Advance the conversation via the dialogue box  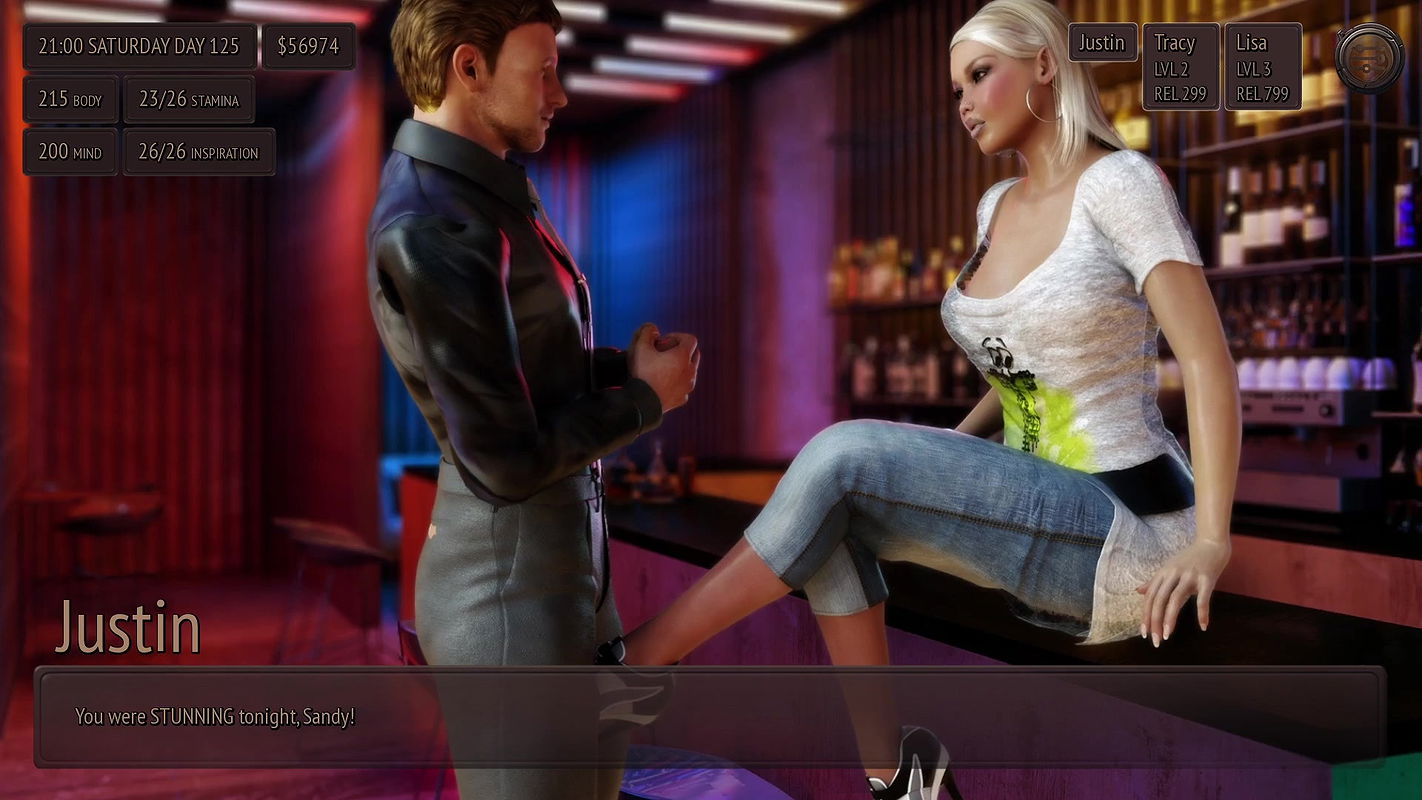pyautogui.click(x=711, y=716)
